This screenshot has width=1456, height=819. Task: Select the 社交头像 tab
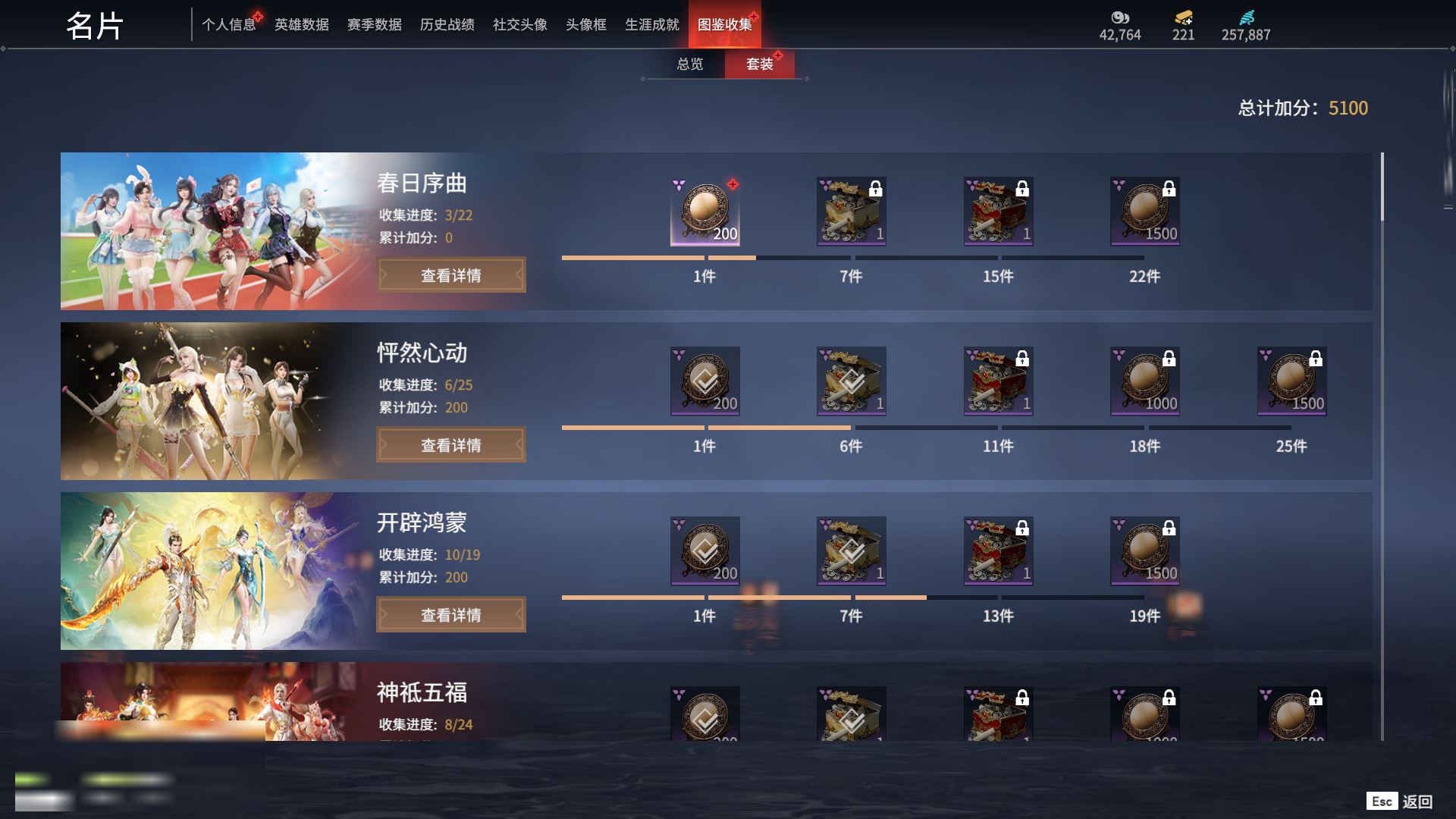519,25
